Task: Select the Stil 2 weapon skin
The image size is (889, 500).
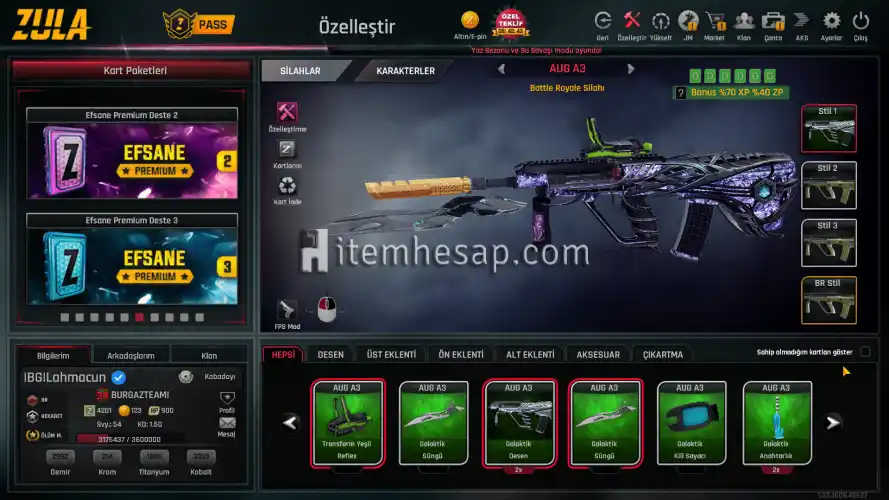Action: point(828,184)
